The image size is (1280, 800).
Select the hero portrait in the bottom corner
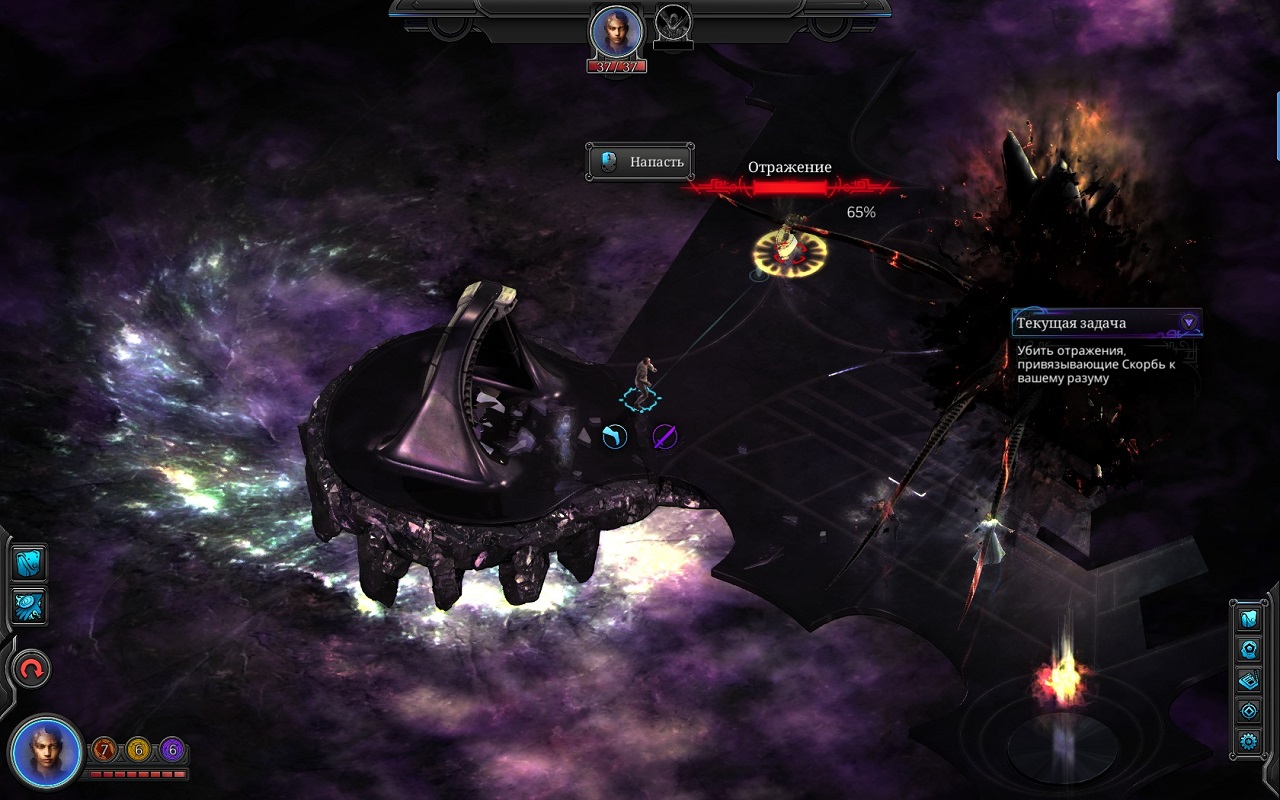click(x=45, y=750)
